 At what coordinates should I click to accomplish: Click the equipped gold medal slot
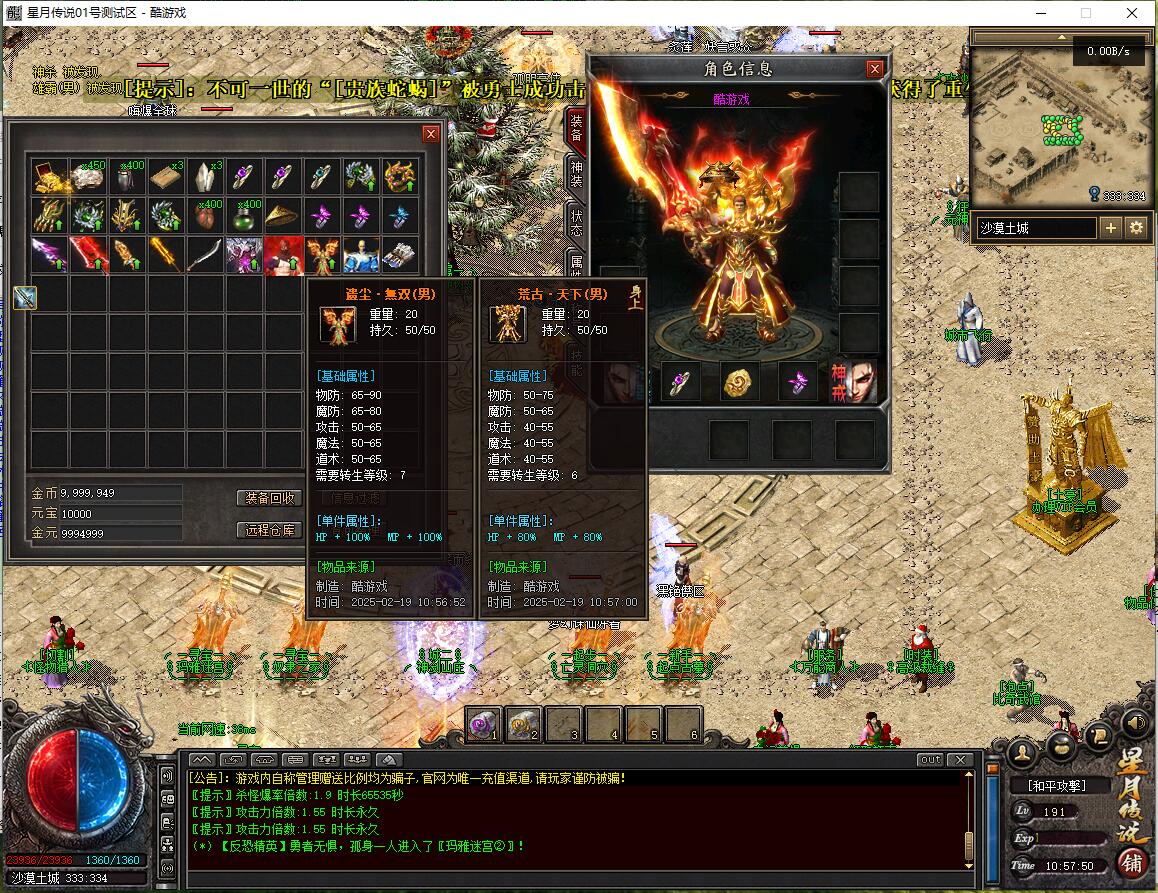pos(741,382)
